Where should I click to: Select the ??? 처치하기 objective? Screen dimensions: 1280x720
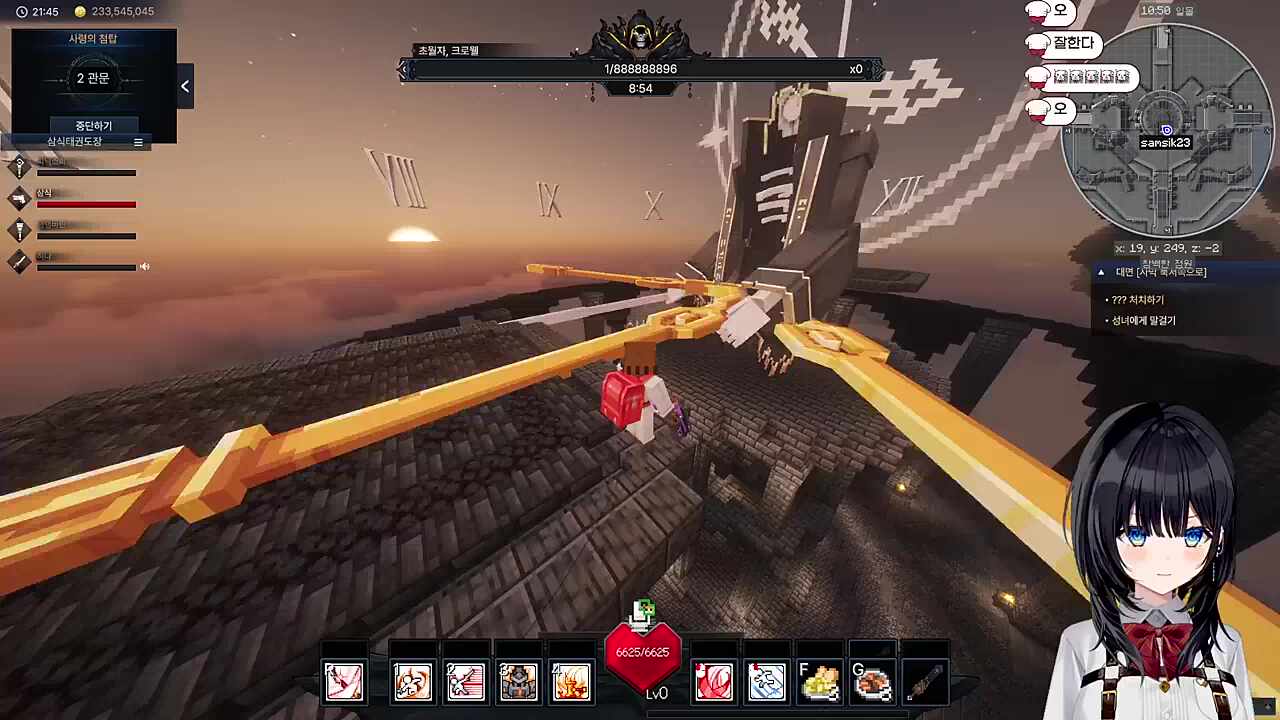[1138, 300]
